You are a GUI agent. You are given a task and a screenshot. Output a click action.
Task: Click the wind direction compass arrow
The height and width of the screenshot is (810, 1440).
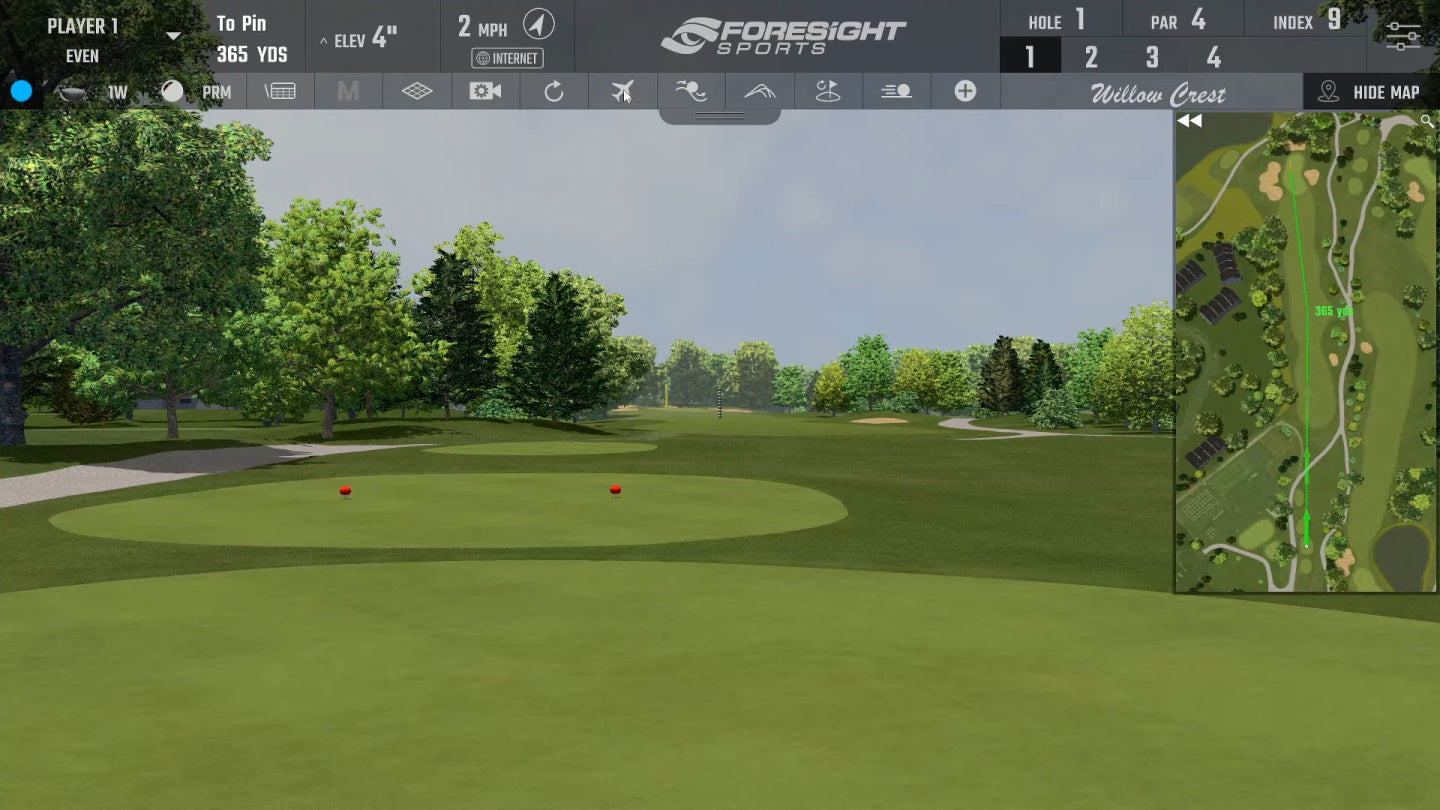click(x=539, y=24)
